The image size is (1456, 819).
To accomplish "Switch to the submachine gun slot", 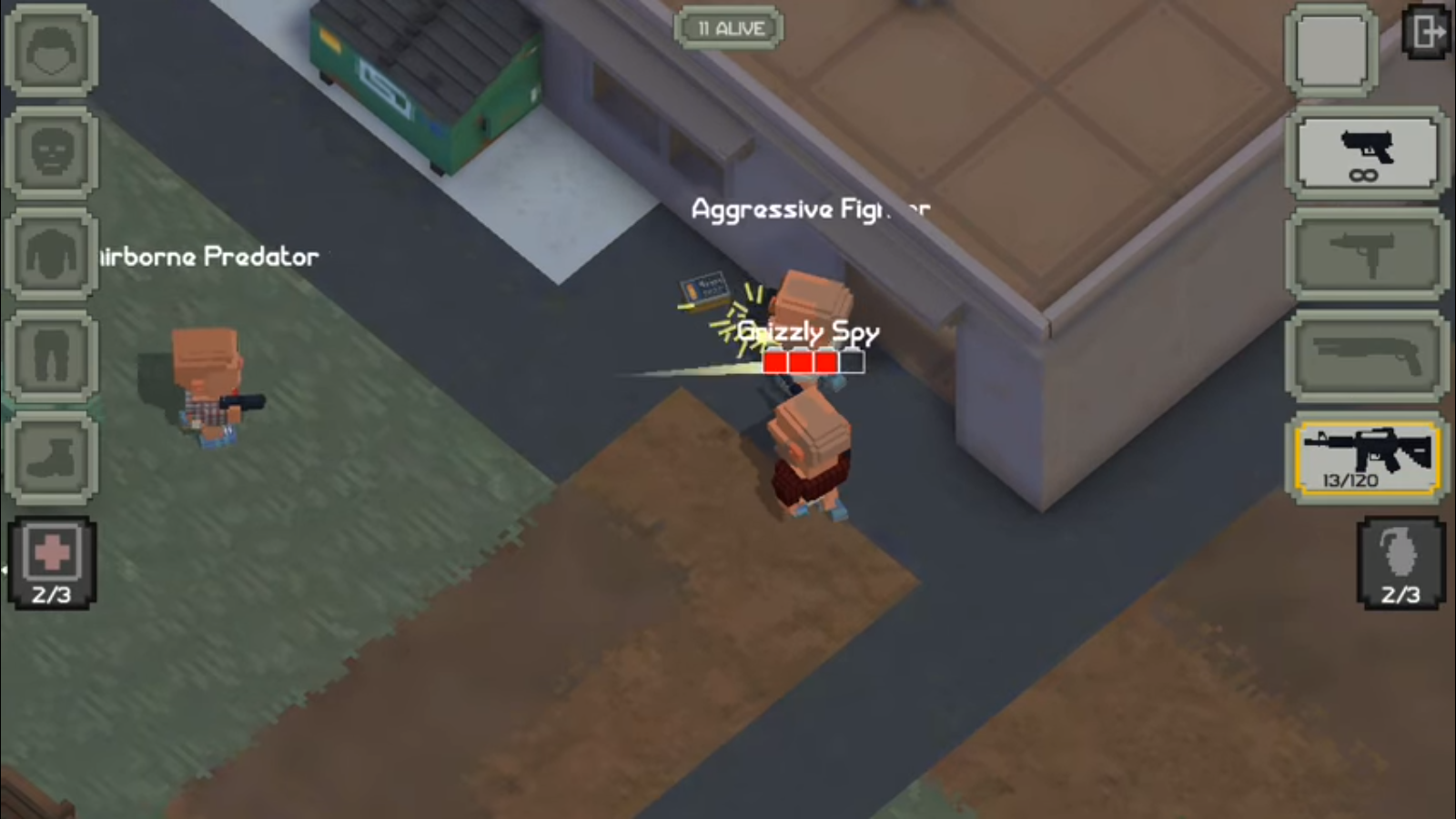I will (x=1366, y=254).
